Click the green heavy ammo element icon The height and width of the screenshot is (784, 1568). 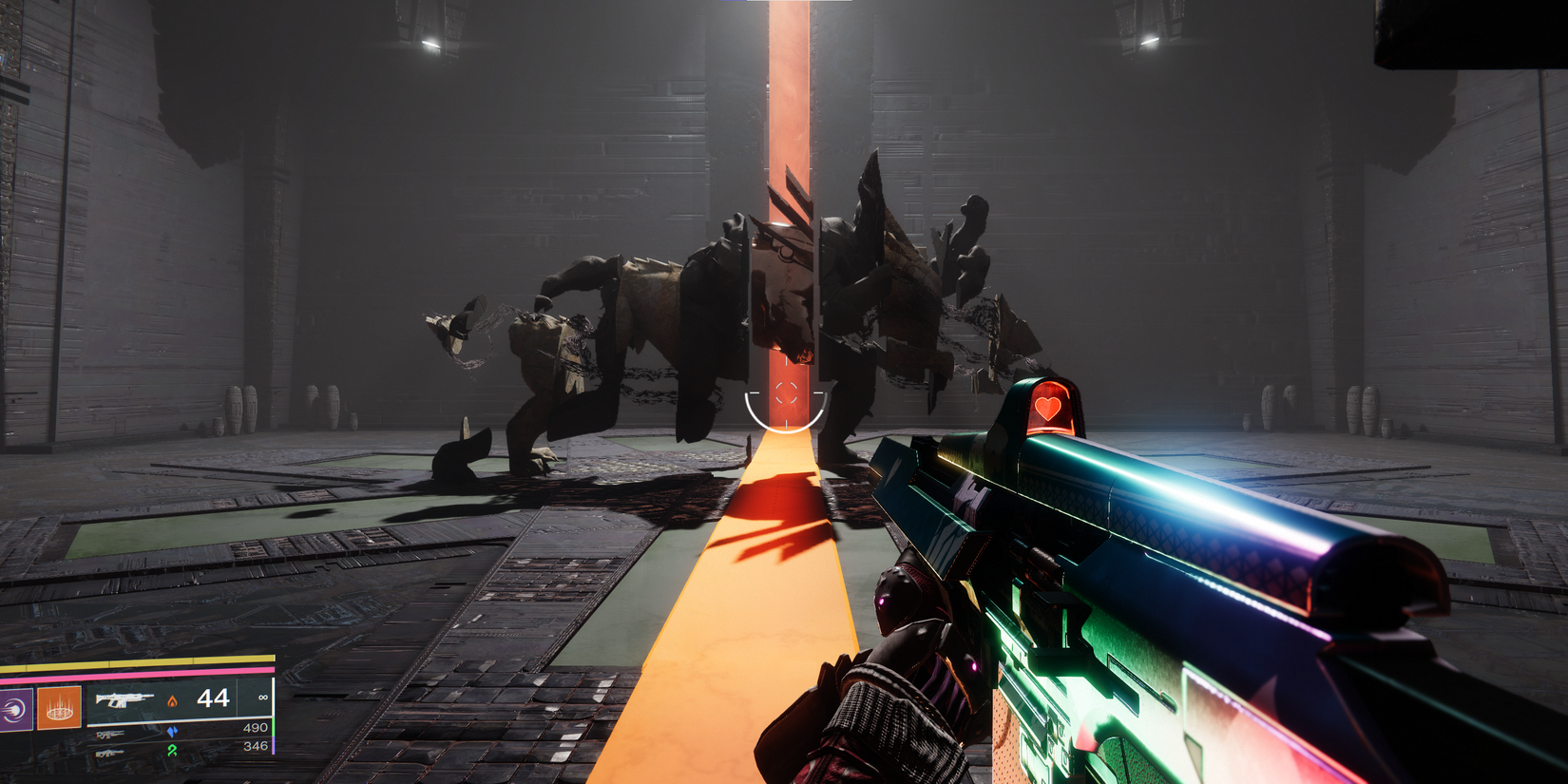(x=173, y=751)
